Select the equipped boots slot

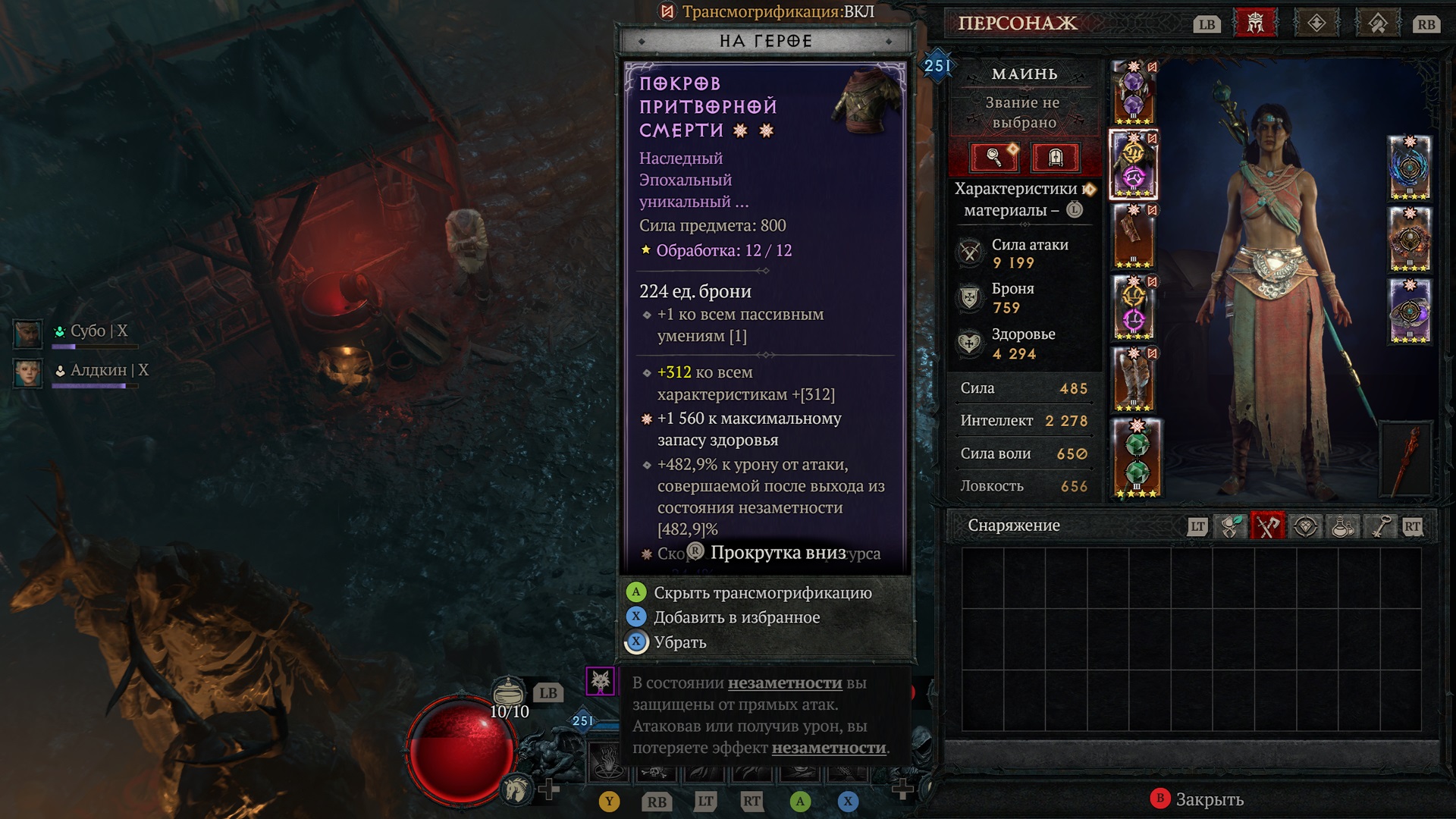[x=1133, y=379]
